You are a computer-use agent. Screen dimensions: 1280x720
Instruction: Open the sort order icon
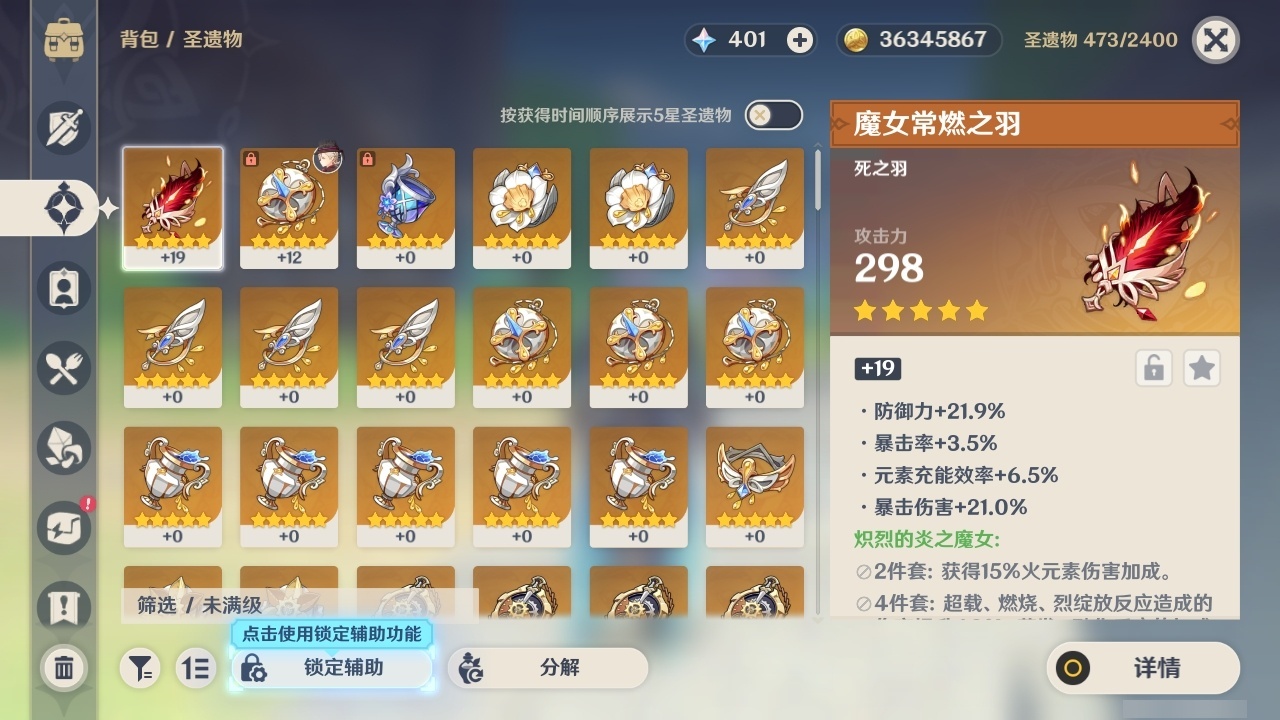click(x=196, y=668)
